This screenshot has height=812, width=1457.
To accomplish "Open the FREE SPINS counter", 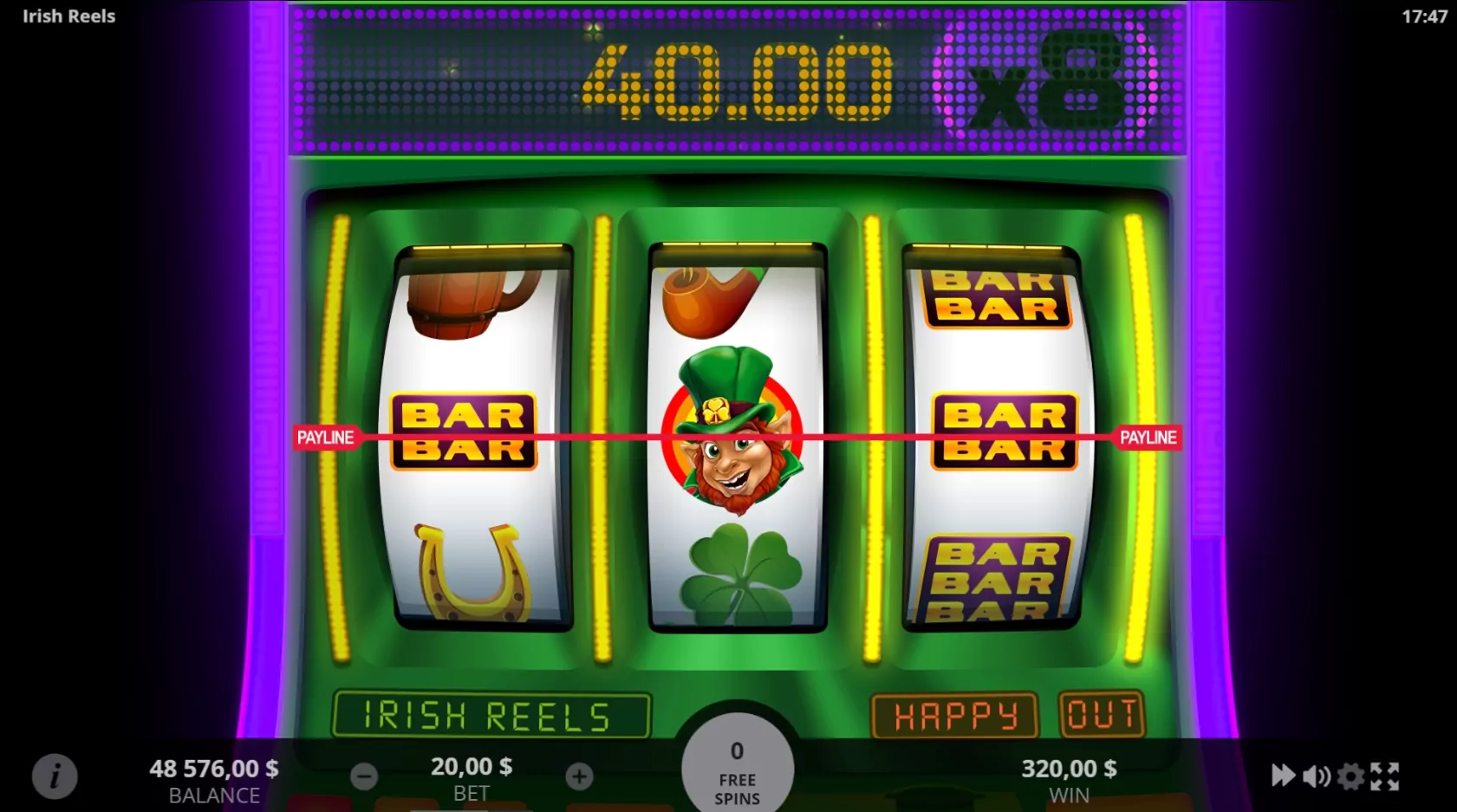I will pyautogui.click(x=738, y=771).
